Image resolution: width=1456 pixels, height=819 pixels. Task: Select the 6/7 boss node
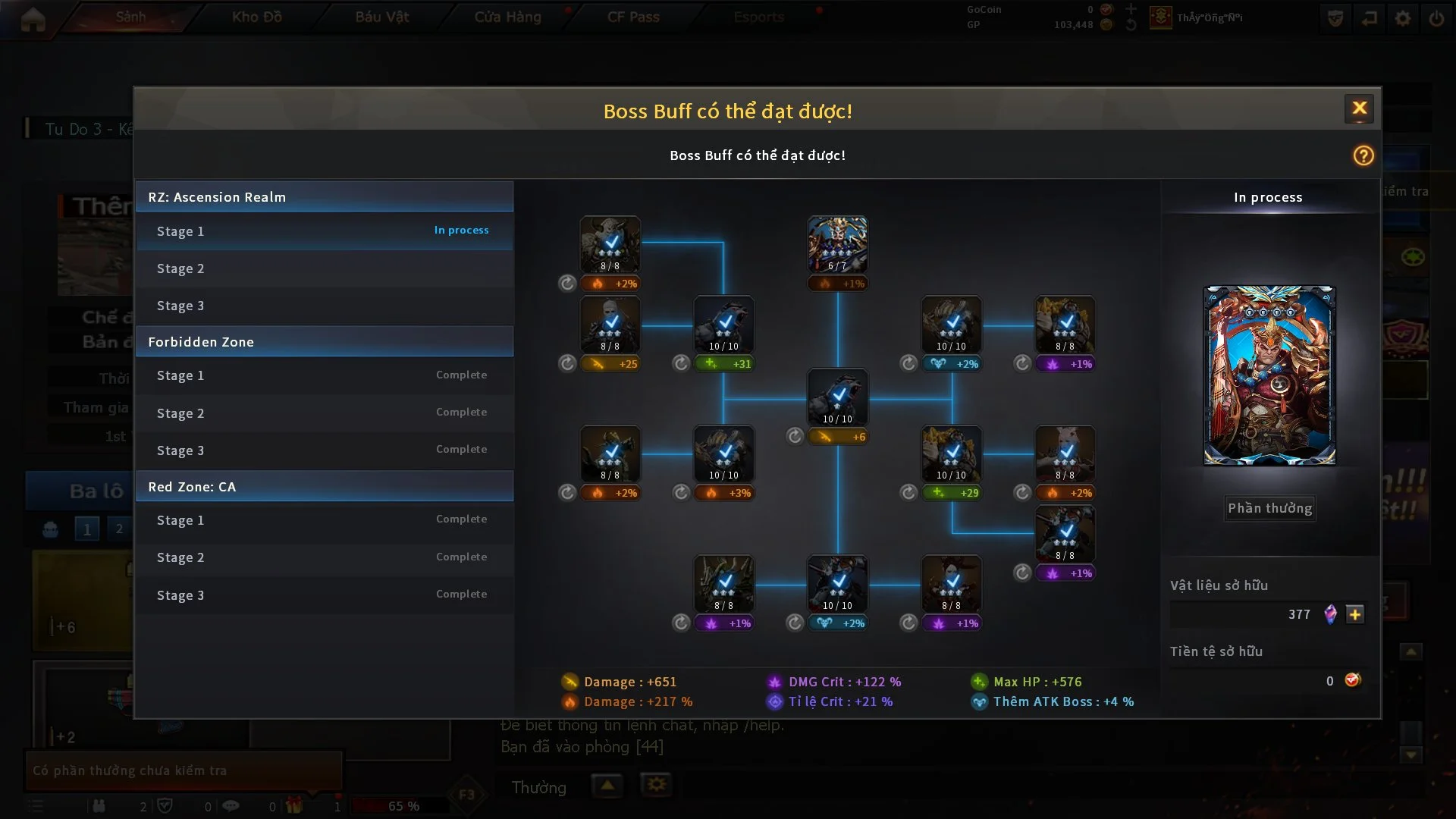click(837, 244)
